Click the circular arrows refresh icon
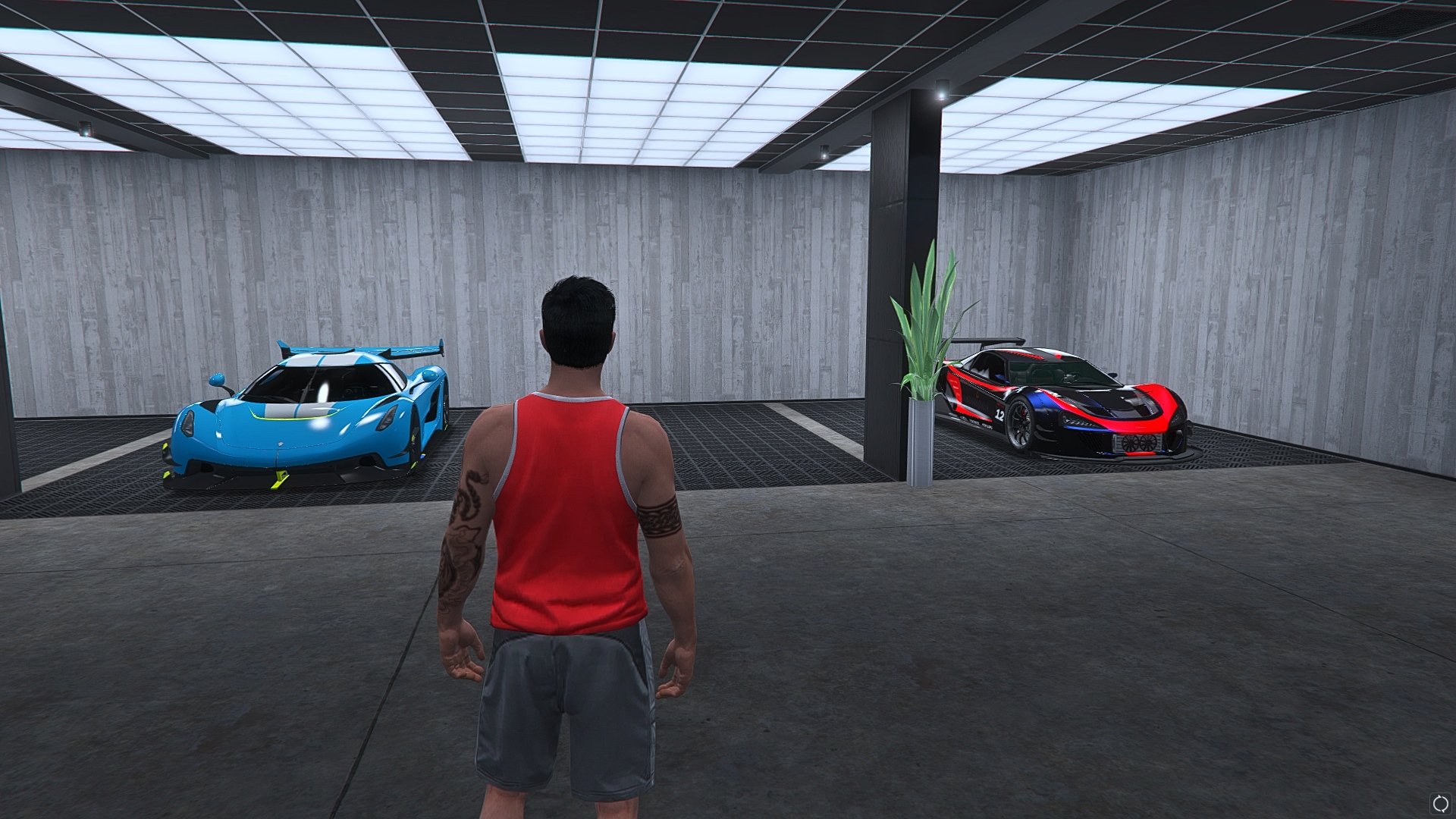Screen dimensions: 1456x819 tap(1439, 802)
